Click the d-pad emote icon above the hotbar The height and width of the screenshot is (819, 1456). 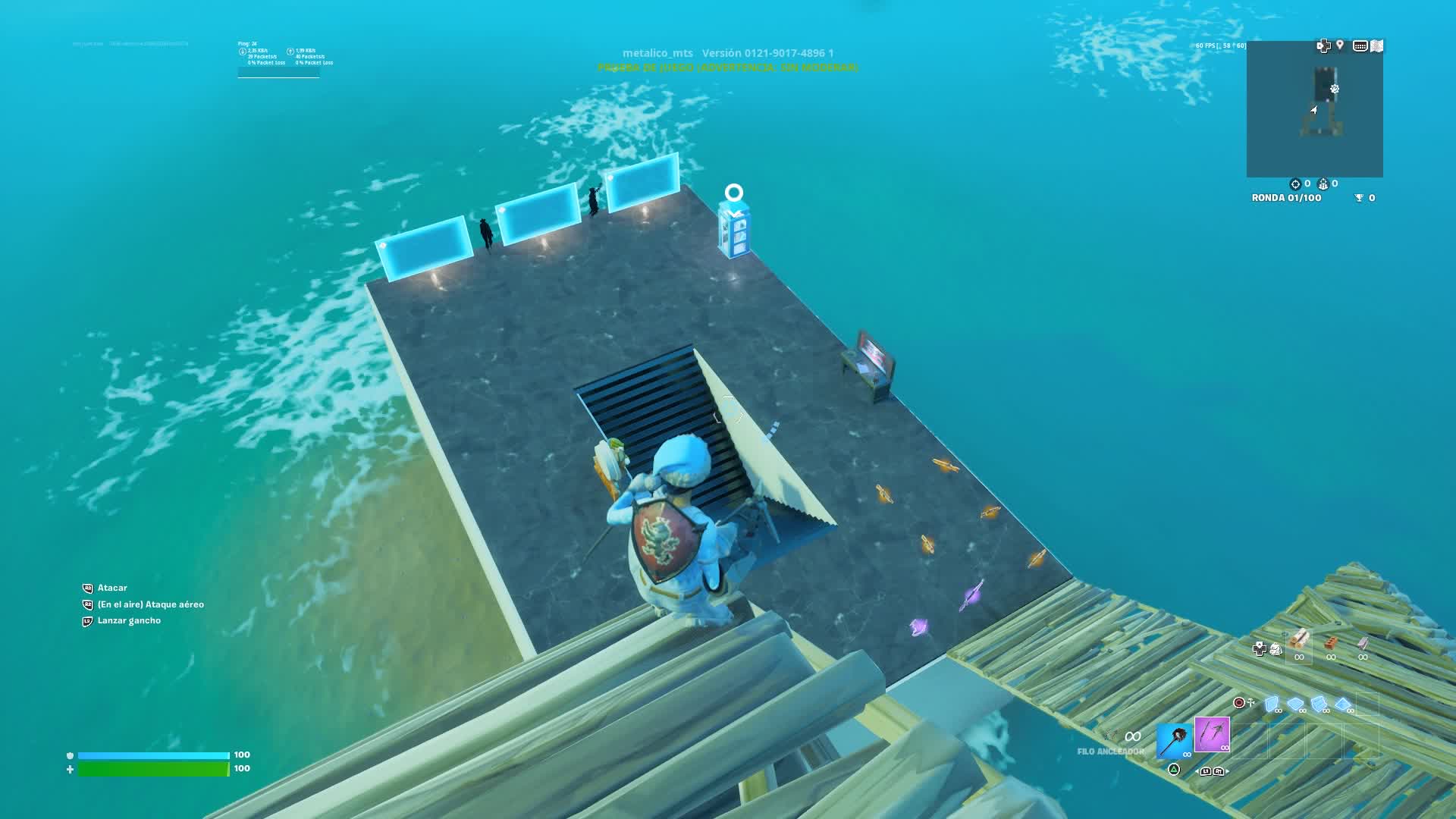[x=1260, y=648]
